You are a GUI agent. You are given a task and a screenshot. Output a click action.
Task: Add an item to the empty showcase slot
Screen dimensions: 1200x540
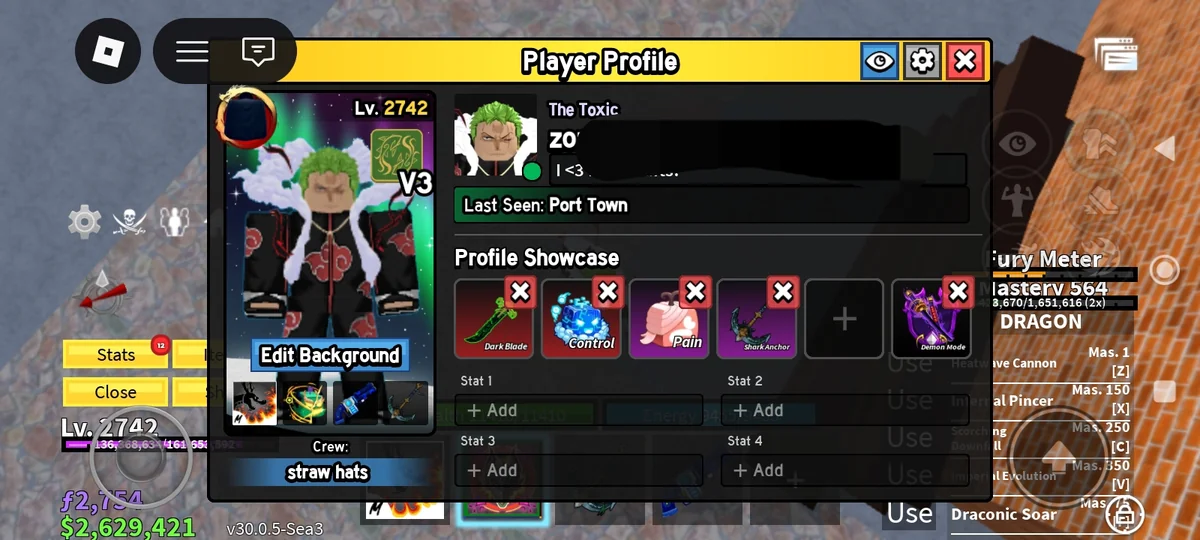(844, 319)
